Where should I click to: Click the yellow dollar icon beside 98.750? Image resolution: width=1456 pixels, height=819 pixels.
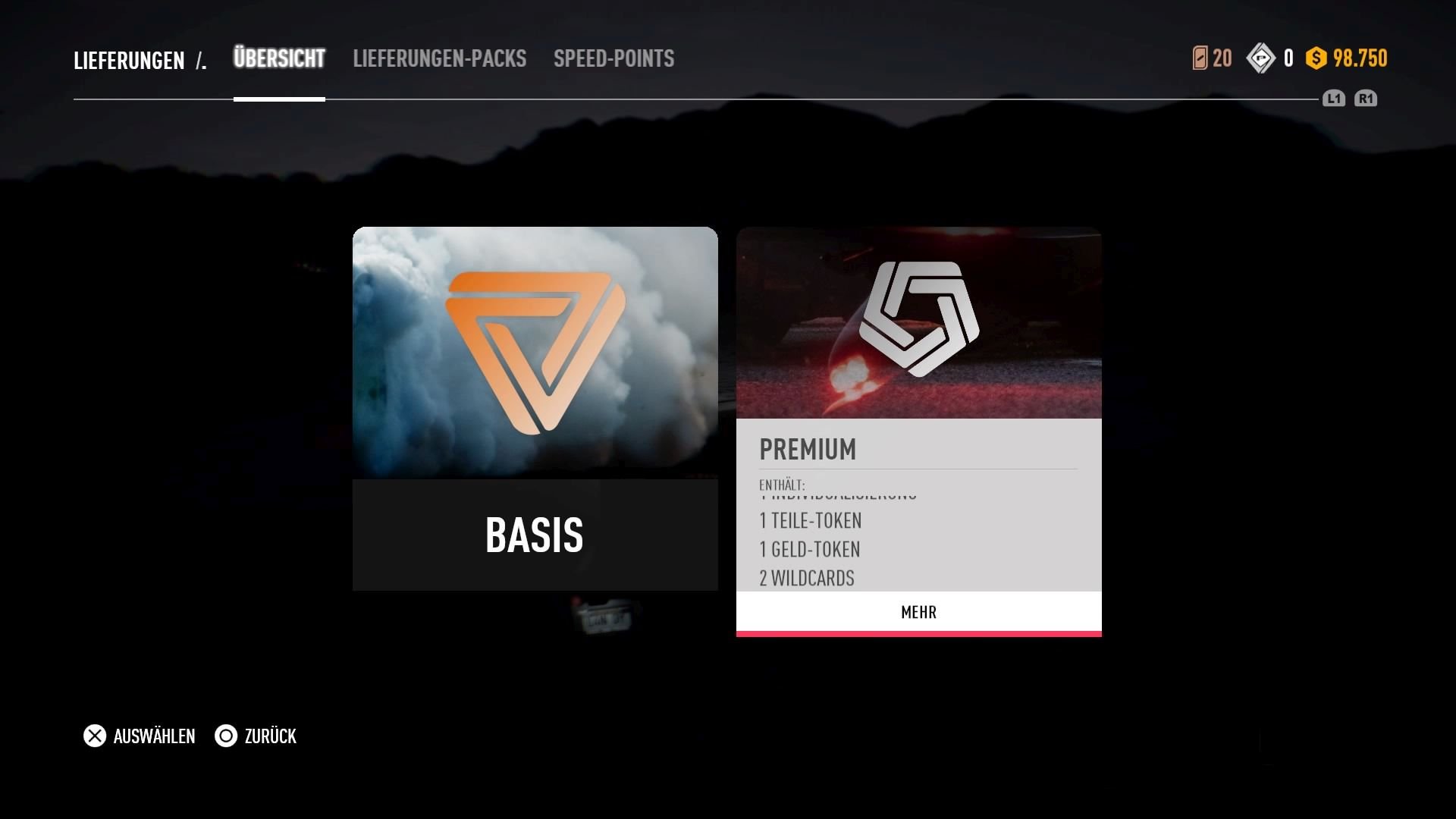tap(1317, 58)
